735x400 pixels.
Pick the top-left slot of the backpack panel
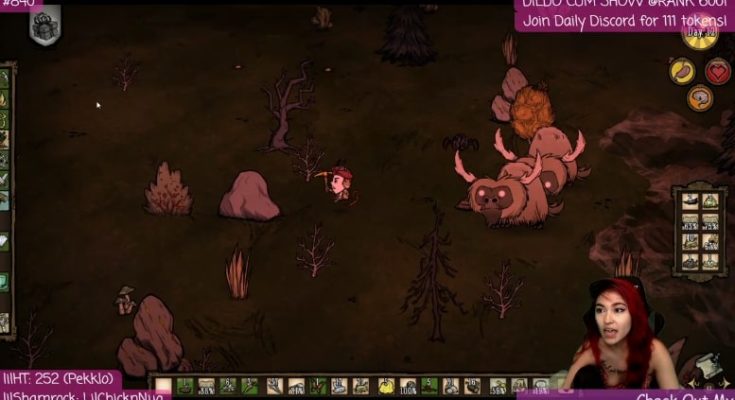point(689,201)
